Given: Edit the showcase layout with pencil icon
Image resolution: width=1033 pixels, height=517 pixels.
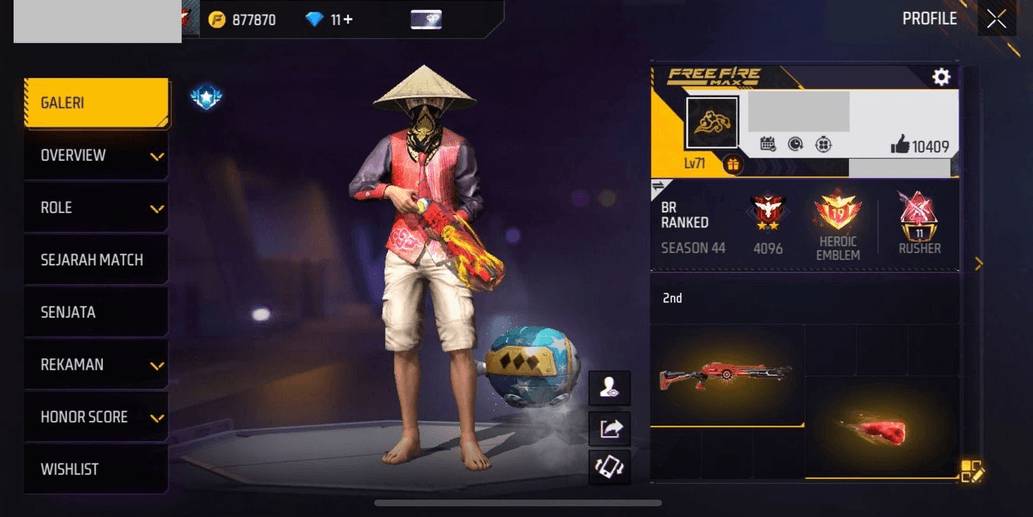Looking at the screenshot, I should [x=972, y=471].
